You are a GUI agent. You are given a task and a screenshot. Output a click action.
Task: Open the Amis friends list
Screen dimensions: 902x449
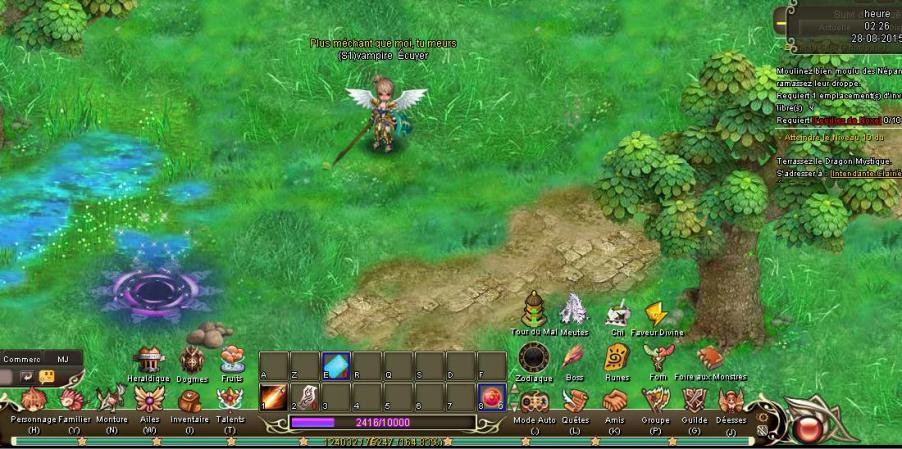point(614,402)
